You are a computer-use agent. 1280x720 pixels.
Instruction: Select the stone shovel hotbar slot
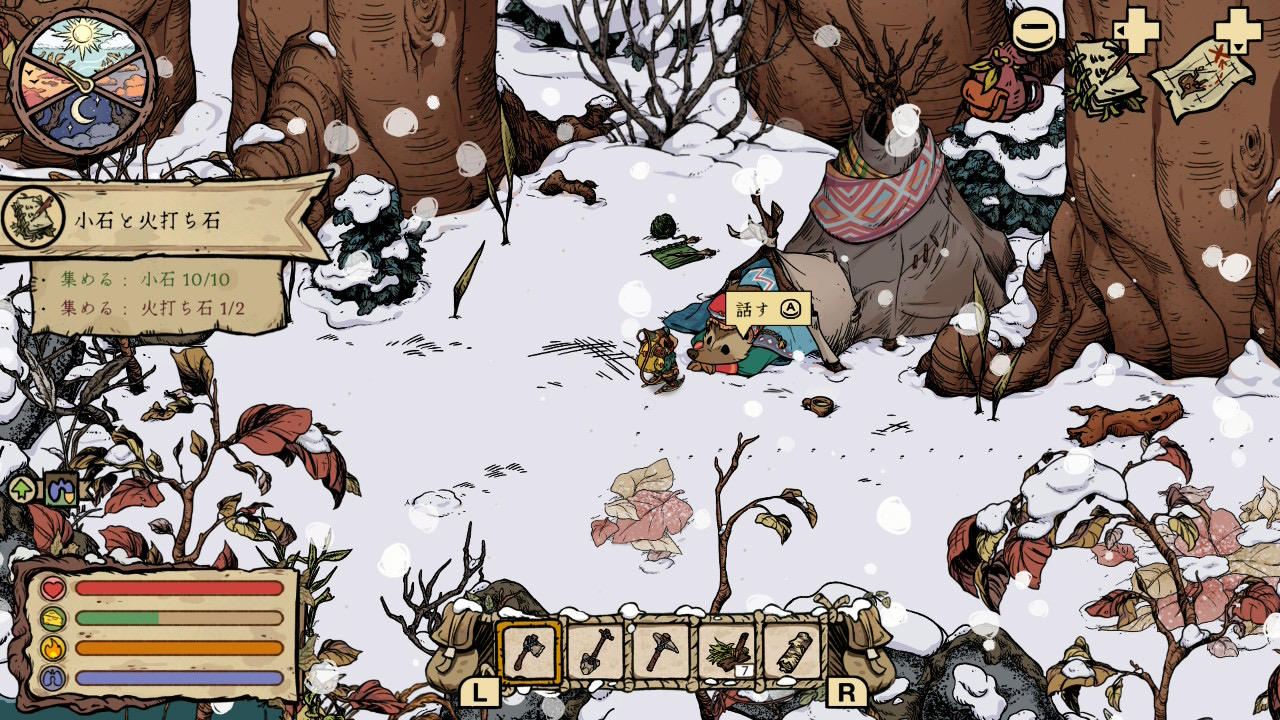[x=595, y=652]
